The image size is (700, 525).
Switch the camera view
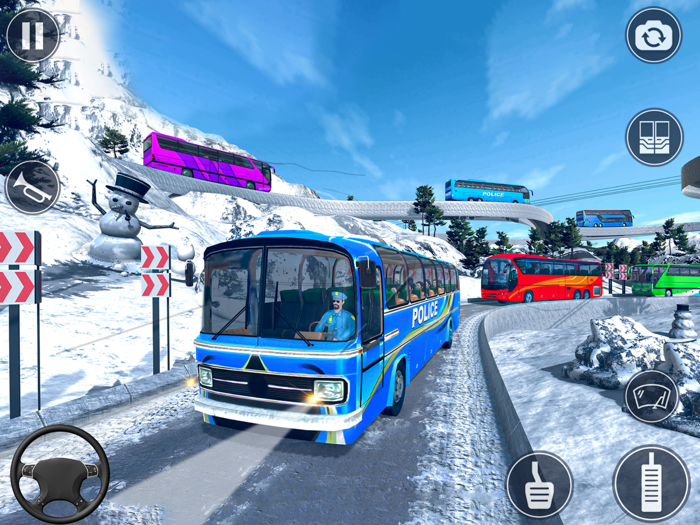pyautogui.click(x=653, y=36)
